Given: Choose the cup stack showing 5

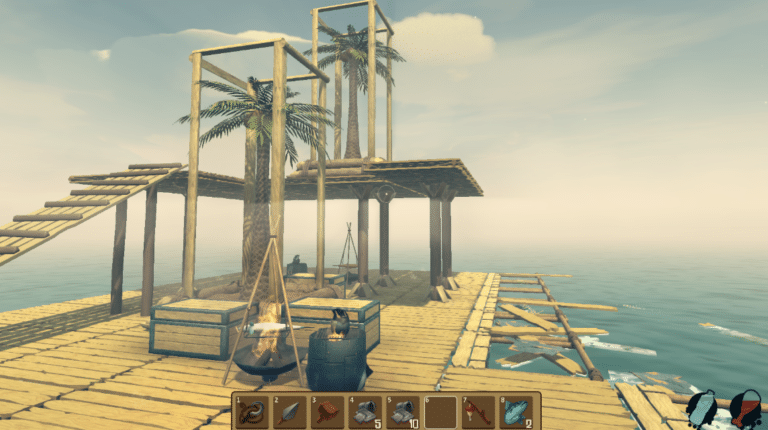Looking at the screenshot, I should [363, 412].
